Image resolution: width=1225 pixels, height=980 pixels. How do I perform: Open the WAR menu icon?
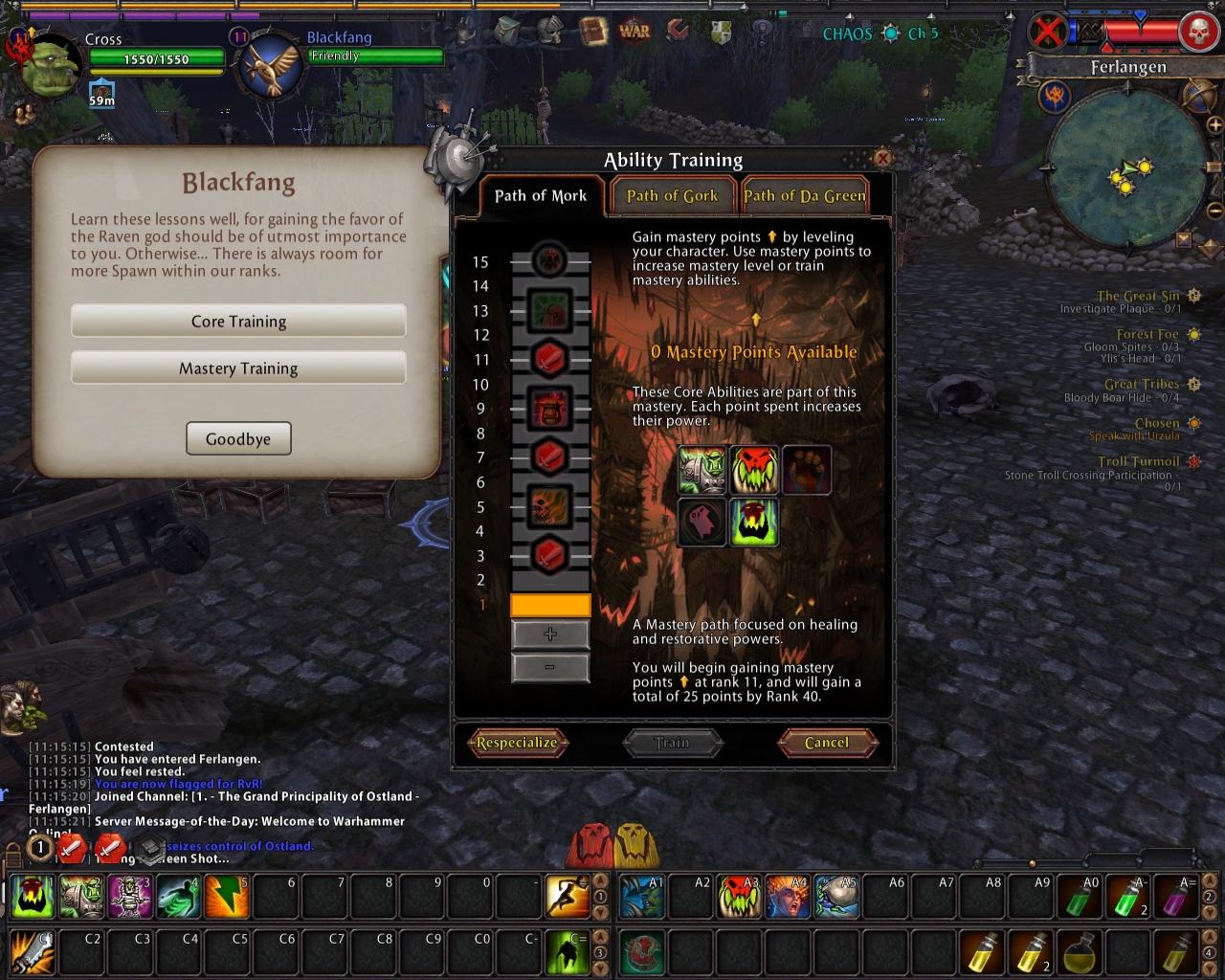click(635, 31)
